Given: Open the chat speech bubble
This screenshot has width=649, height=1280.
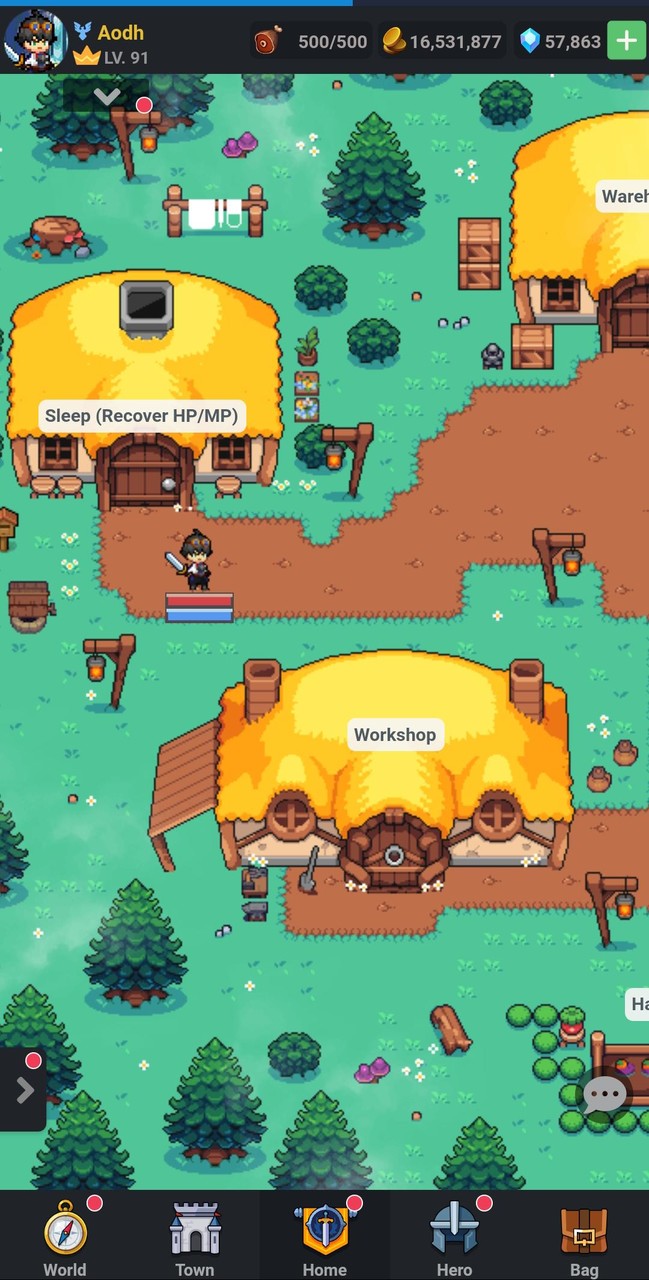Looking at the screenshot, I should 604,1096.
